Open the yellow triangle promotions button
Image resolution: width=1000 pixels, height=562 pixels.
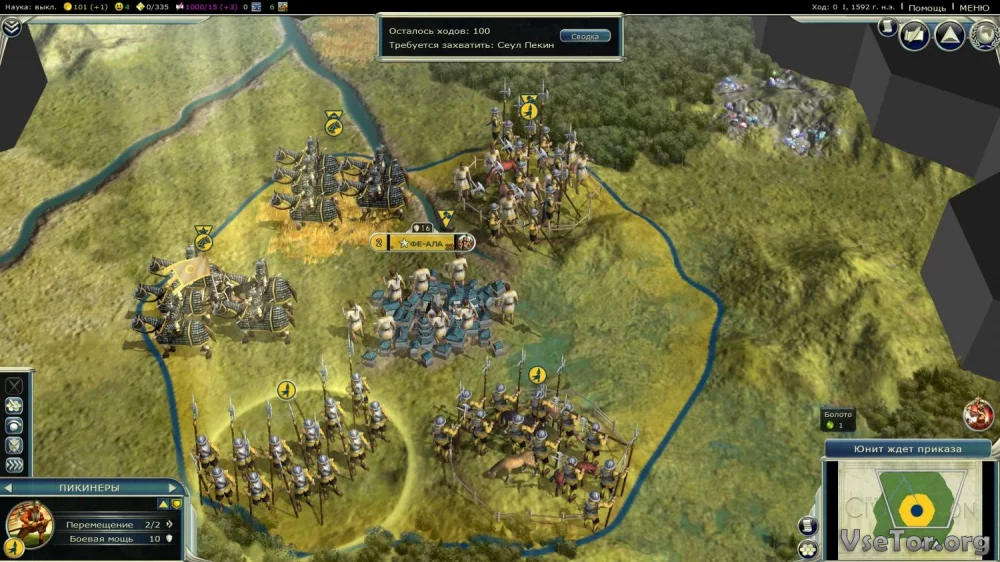tap(164, 503)
